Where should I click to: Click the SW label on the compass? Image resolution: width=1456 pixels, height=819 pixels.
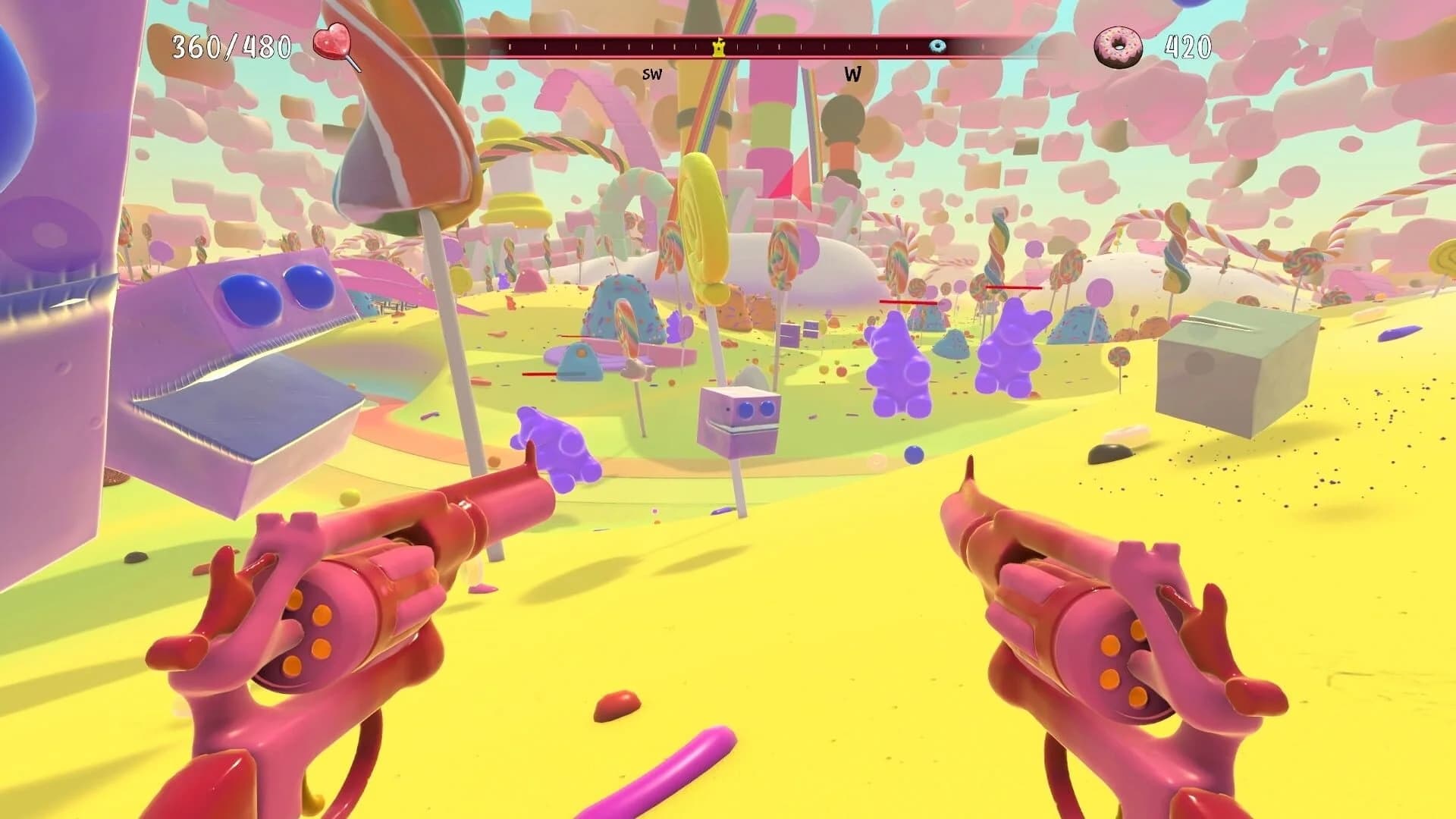pyautogui.click(x=651, y=74)
